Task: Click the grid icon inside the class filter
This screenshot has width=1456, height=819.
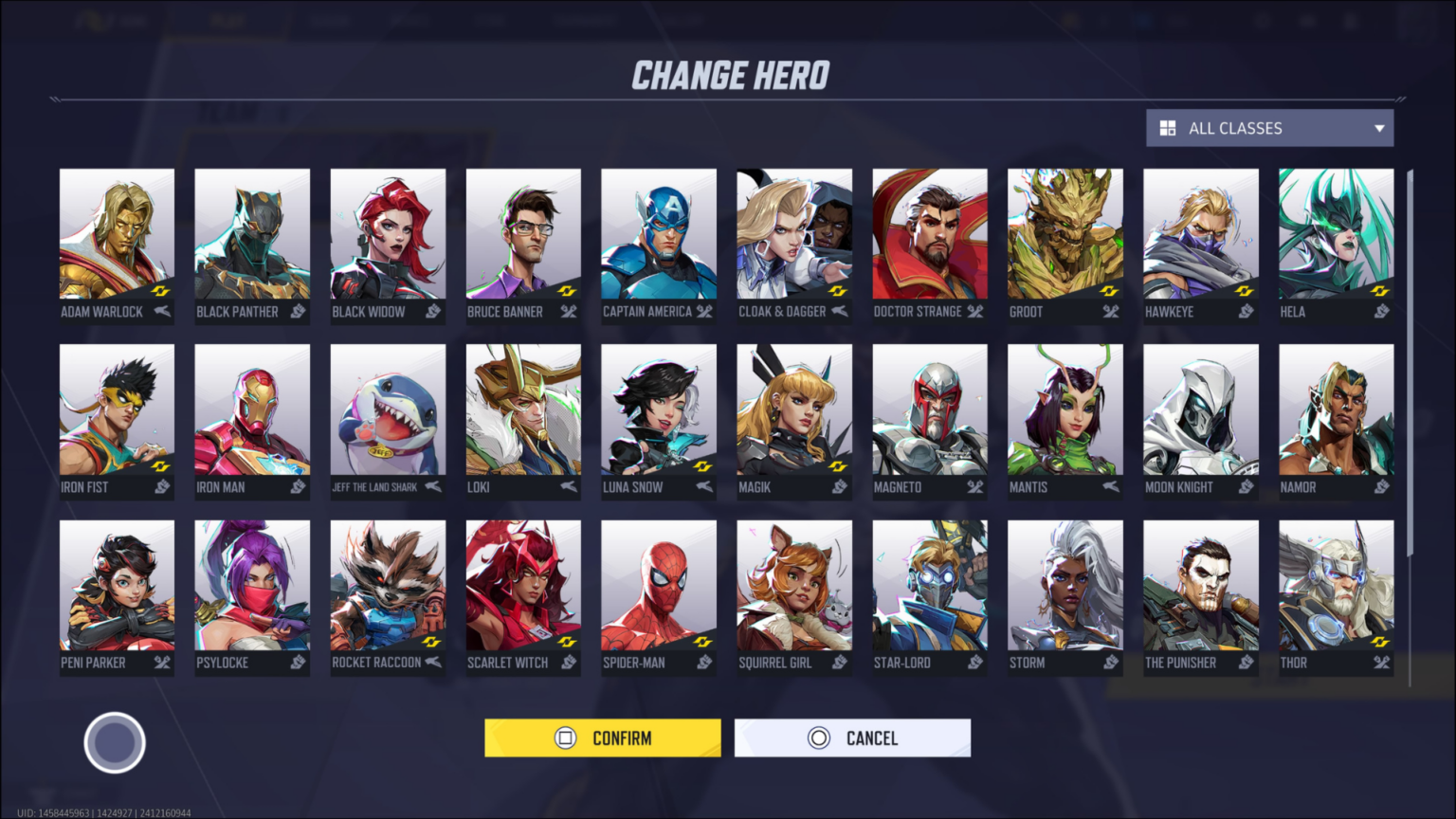Action: pyautogui.click(x=1166, y=128)
